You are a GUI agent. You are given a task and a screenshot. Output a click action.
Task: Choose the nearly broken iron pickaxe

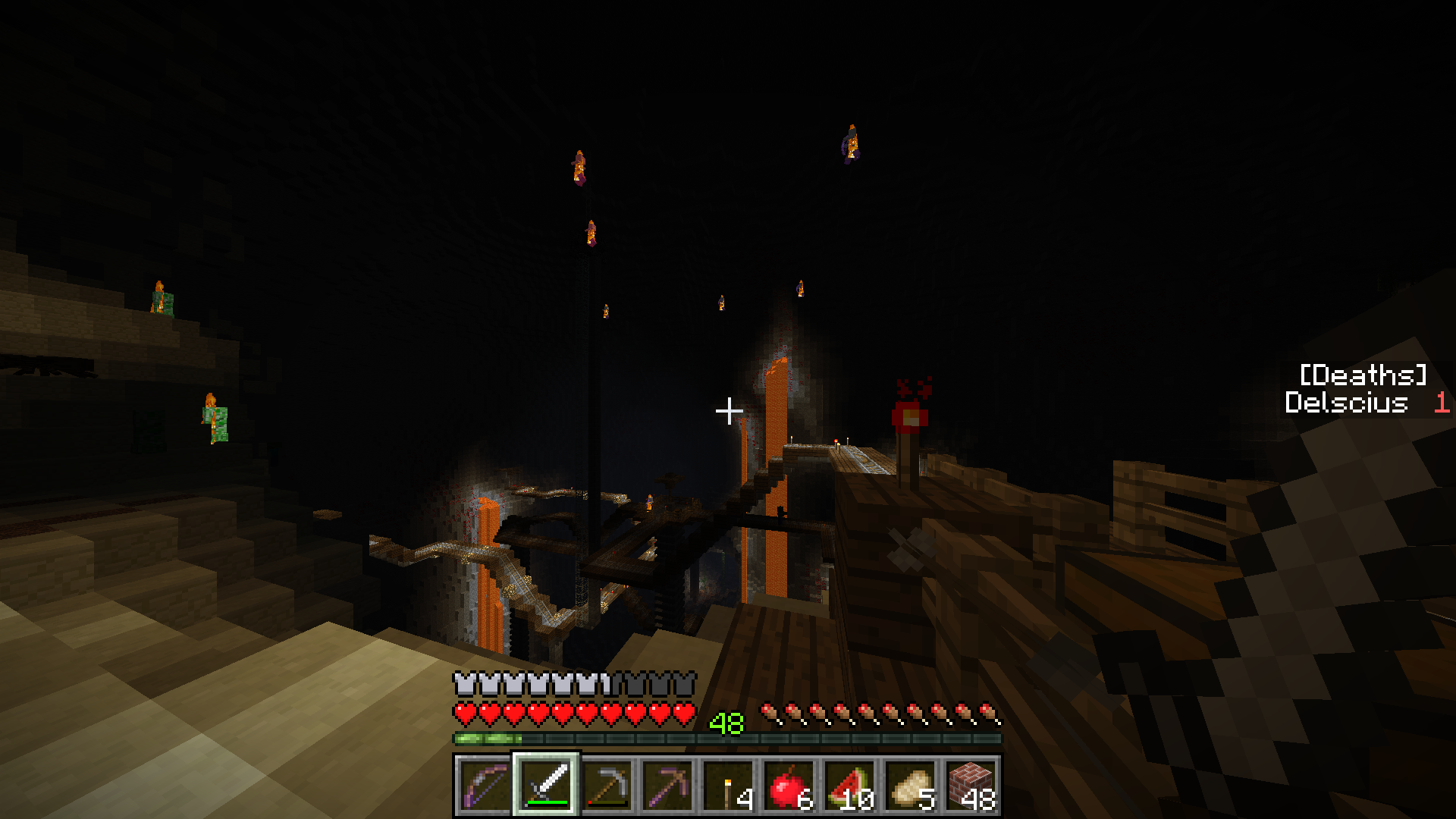pos(607,786)
